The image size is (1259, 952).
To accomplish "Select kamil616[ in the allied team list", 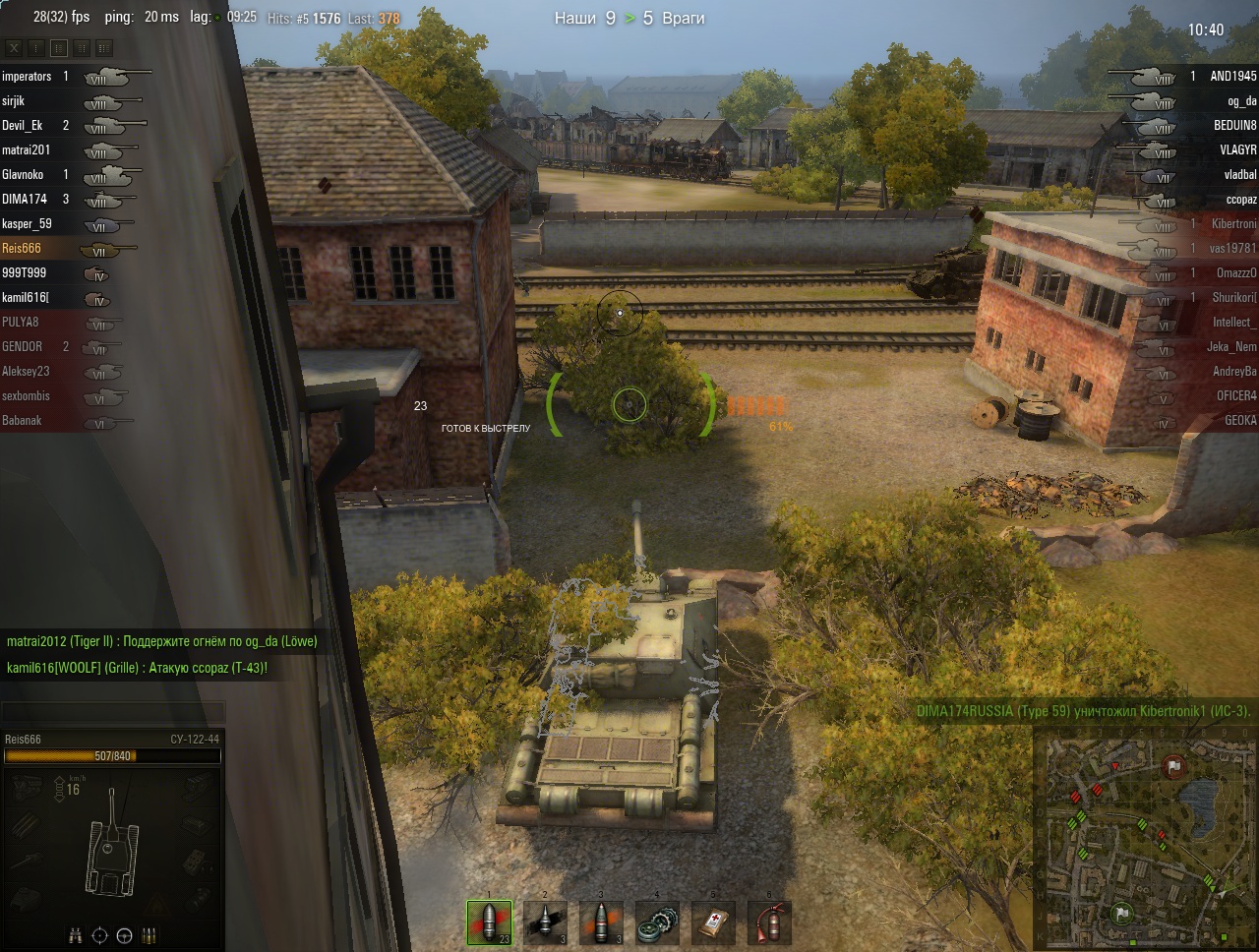I will [26, 297].
